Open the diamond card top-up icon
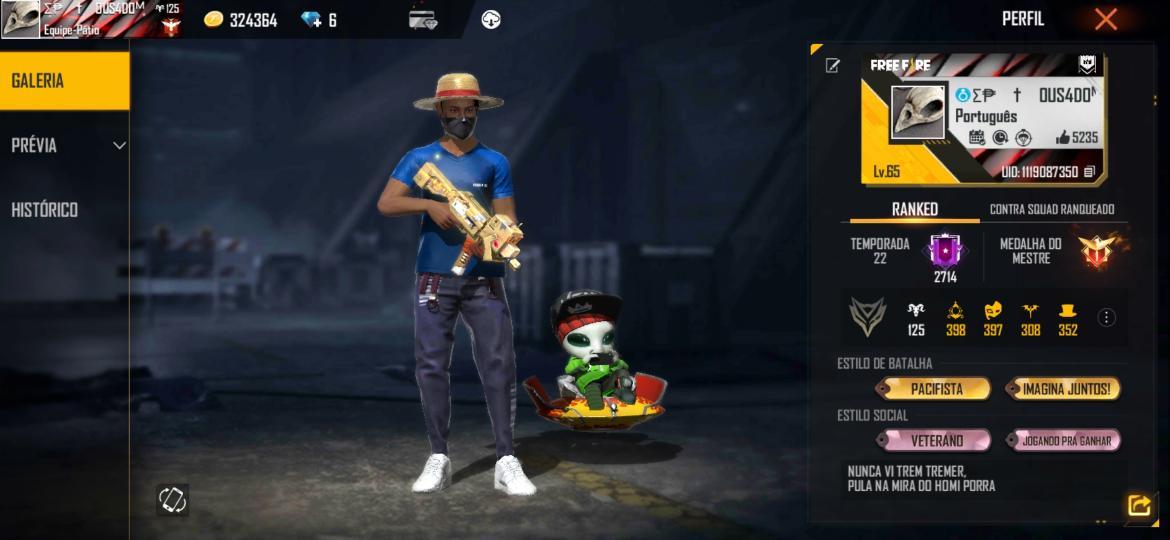1170x540 pixels. click(x=423, y=19)
